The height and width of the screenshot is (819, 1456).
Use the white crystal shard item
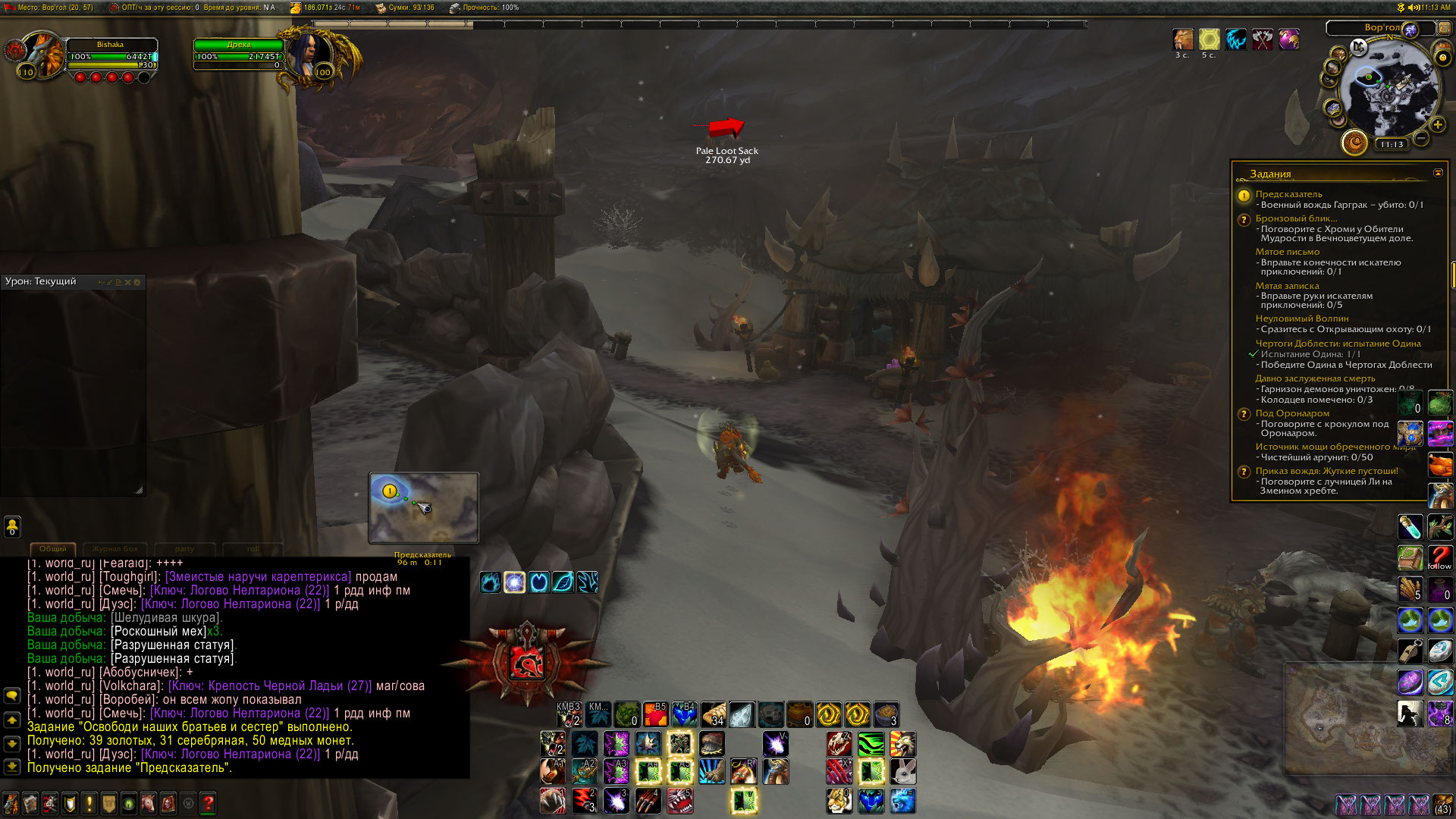click(742, 714)
